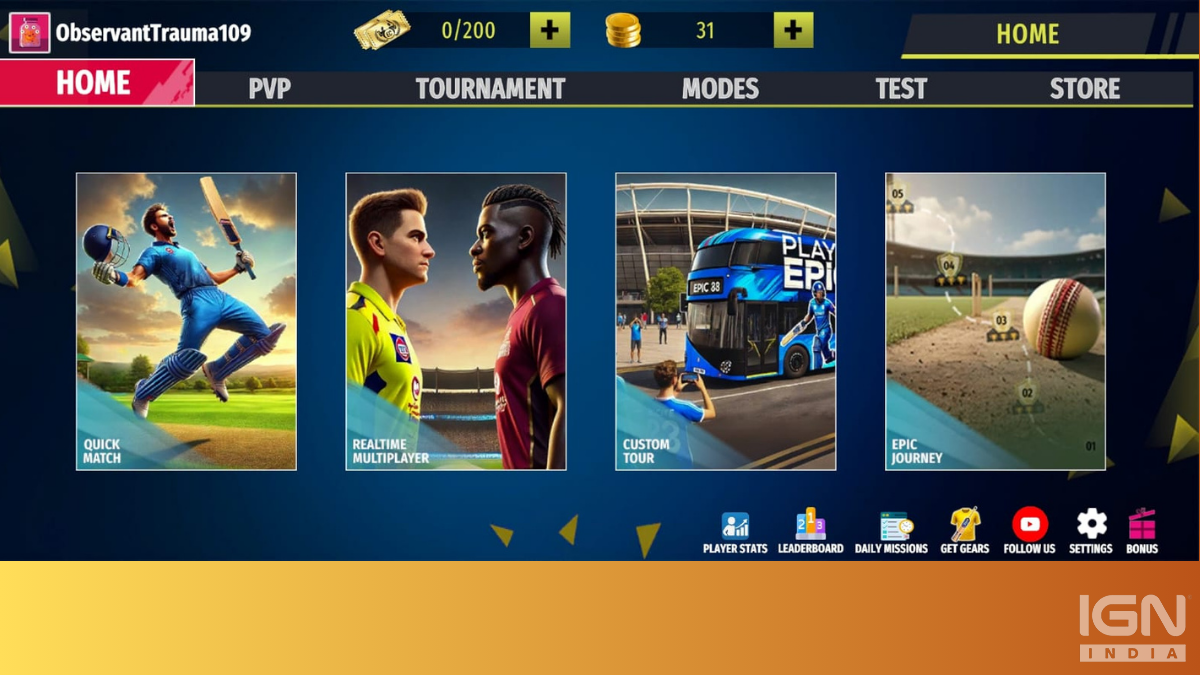The height and width of the screenshot is (675, 1200).
Task: Open the Store tab
Action: tap(1085, 89)
